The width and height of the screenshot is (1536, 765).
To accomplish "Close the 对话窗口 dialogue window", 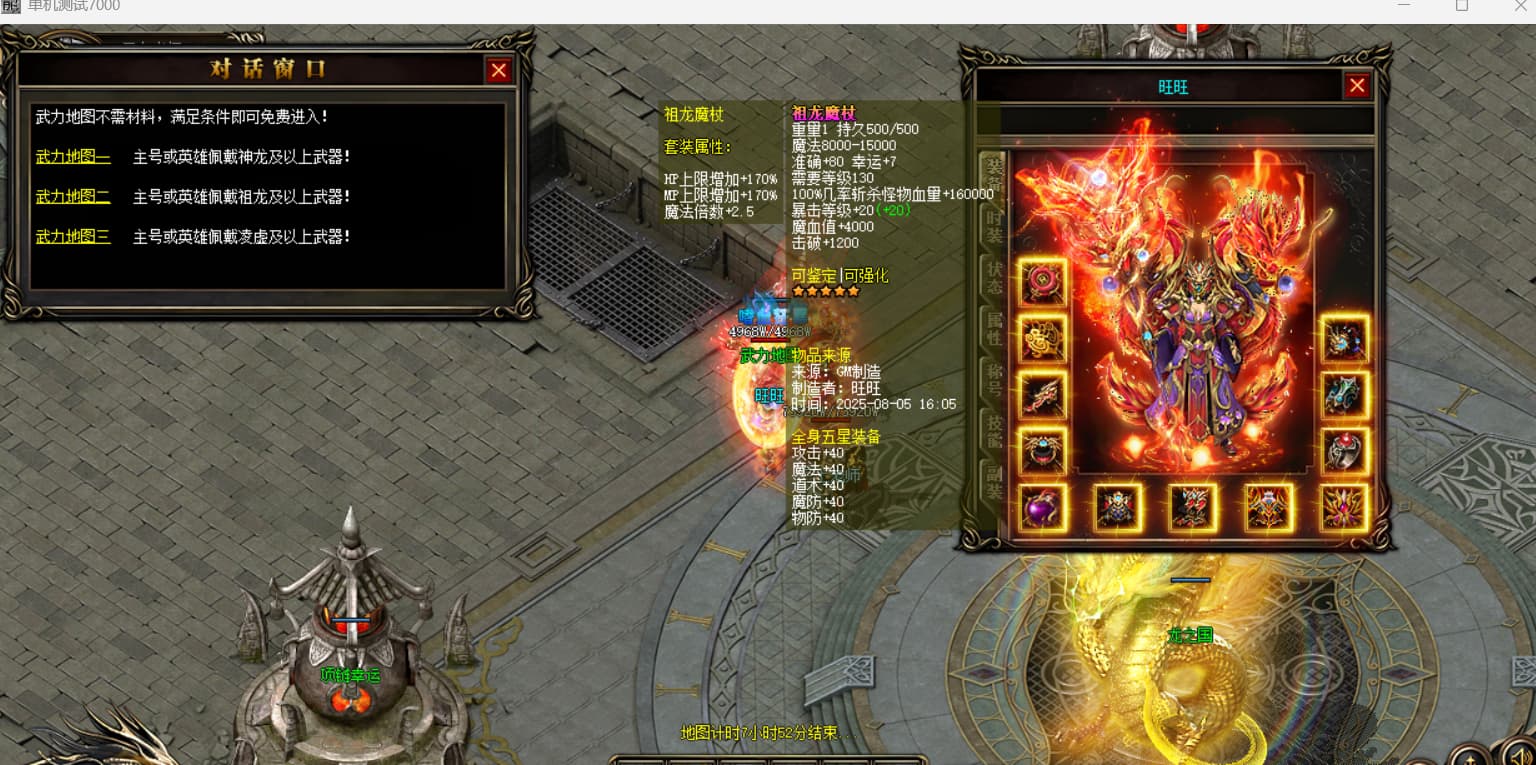I will point(499,70).
